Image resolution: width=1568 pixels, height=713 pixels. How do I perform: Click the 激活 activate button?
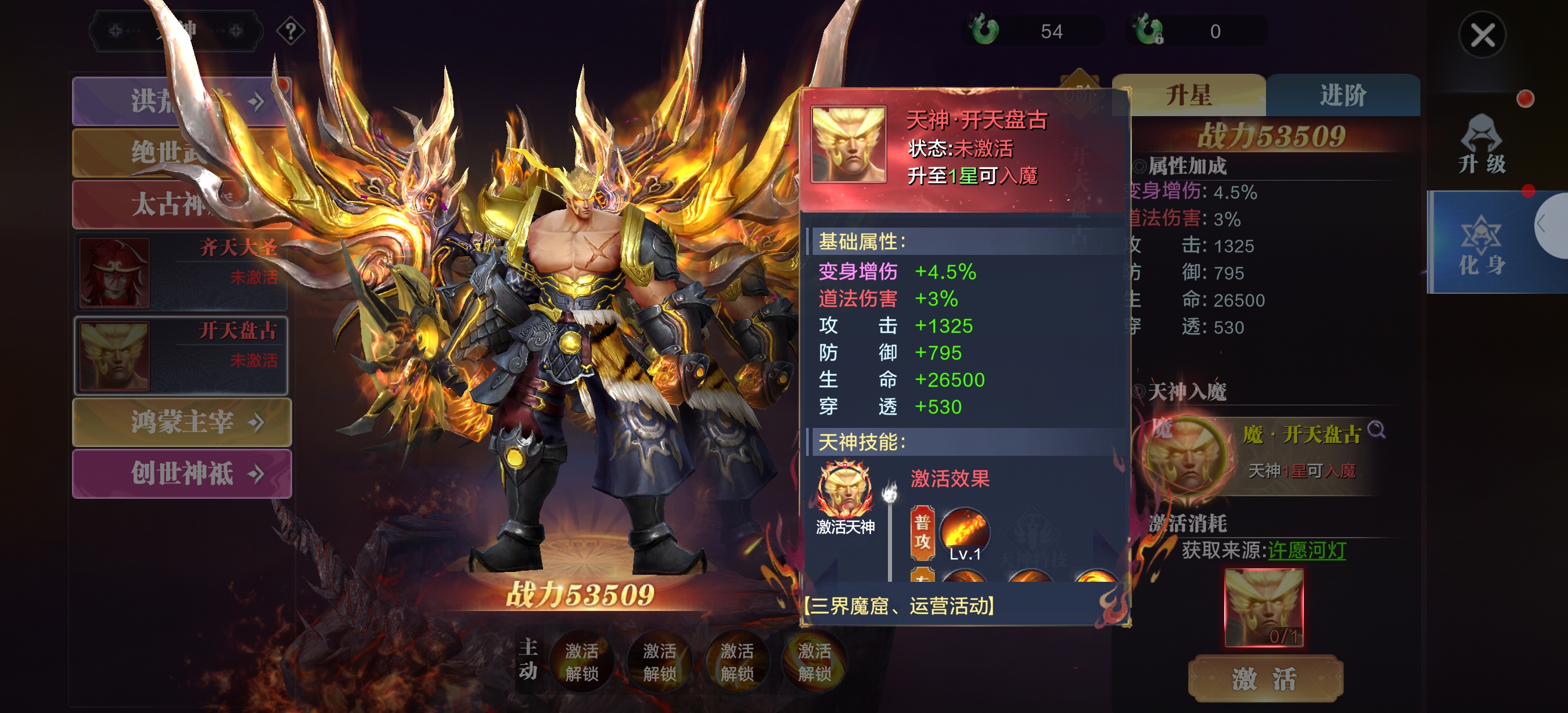coord(1265,678)
